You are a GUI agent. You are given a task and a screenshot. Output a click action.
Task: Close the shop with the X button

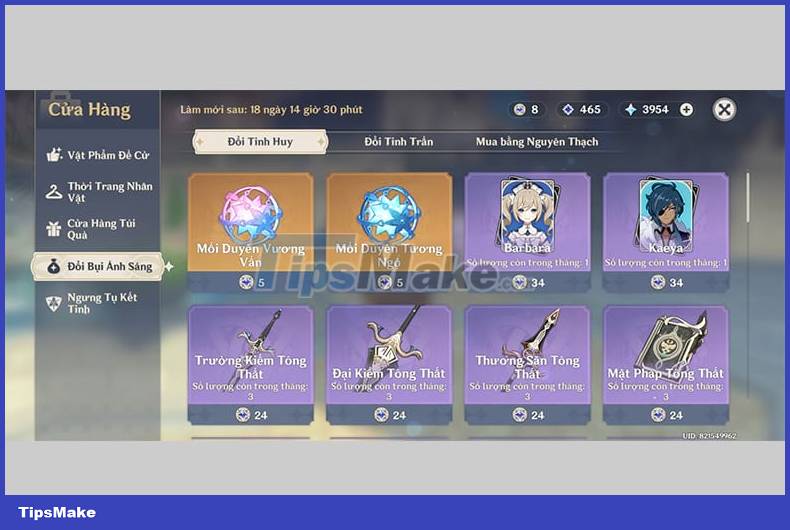point(725,110)
